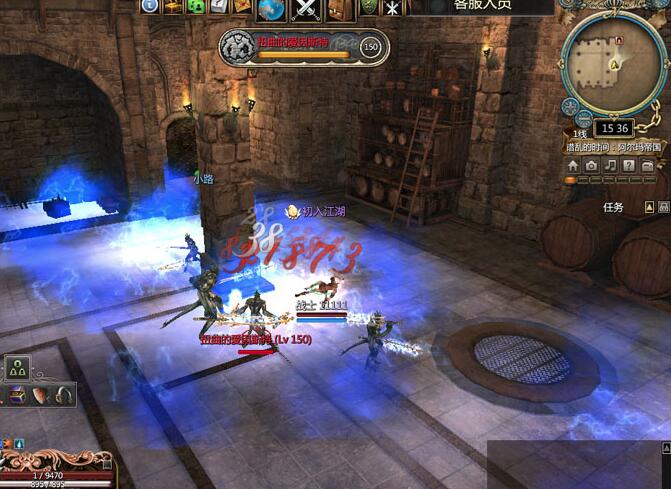
Task: Toggle the music note button
Action: (609, 165)
